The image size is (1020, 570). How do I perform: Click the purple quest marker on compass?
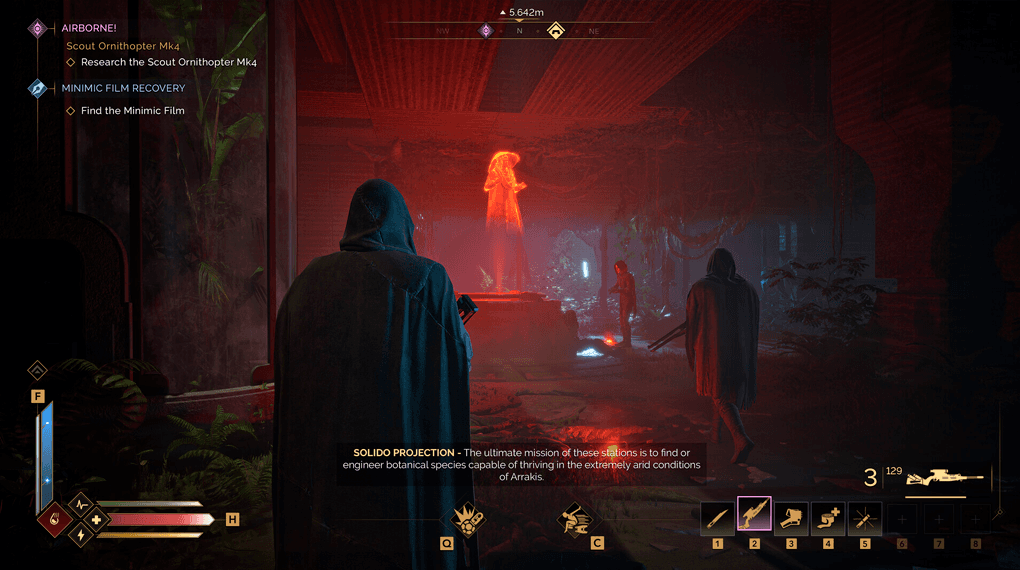pyautogui.click(x=486, y=31)
